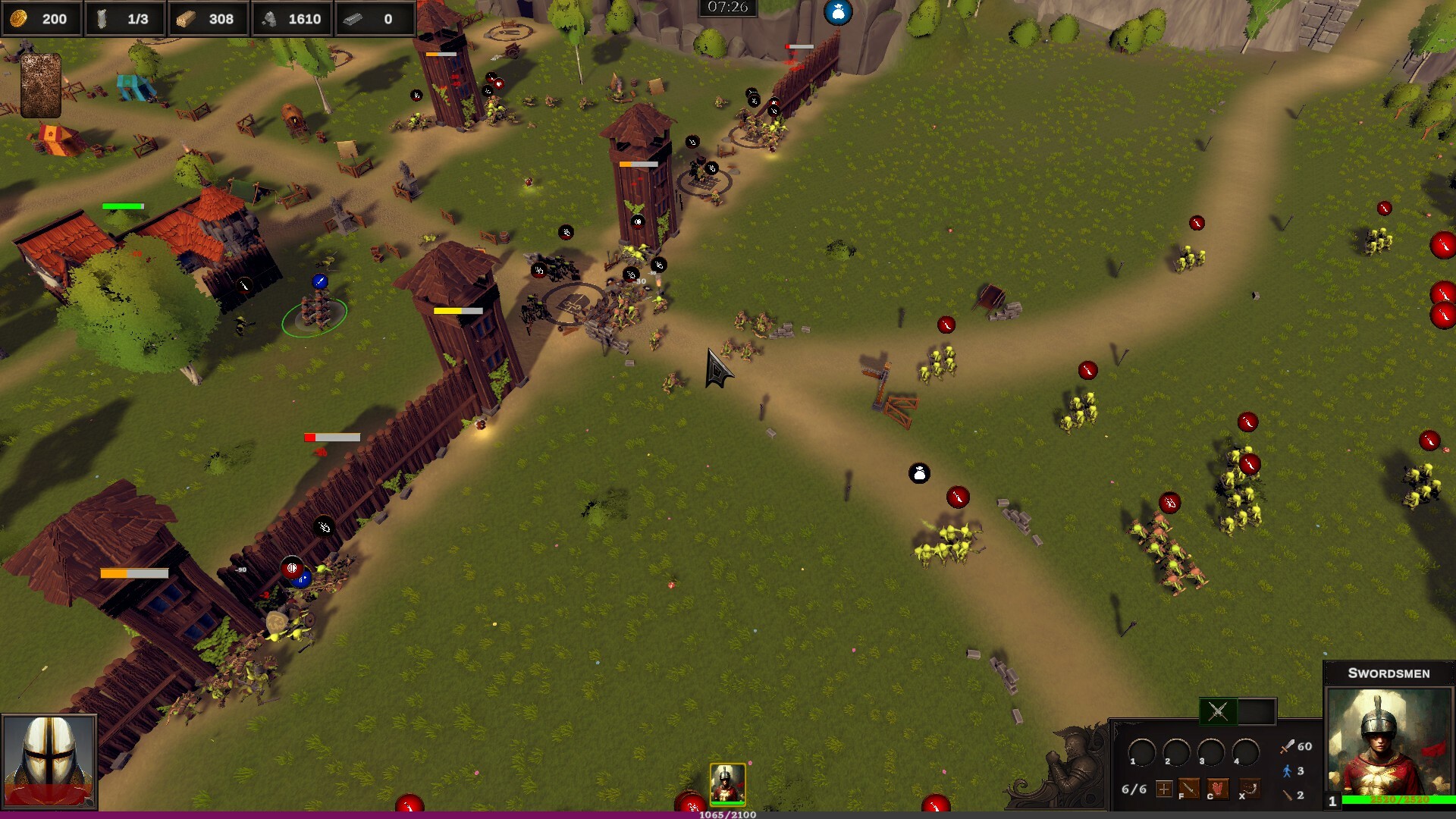Open the knight helmet hero portrait
Screen dimensions: 1456x819
pos(49,762)
